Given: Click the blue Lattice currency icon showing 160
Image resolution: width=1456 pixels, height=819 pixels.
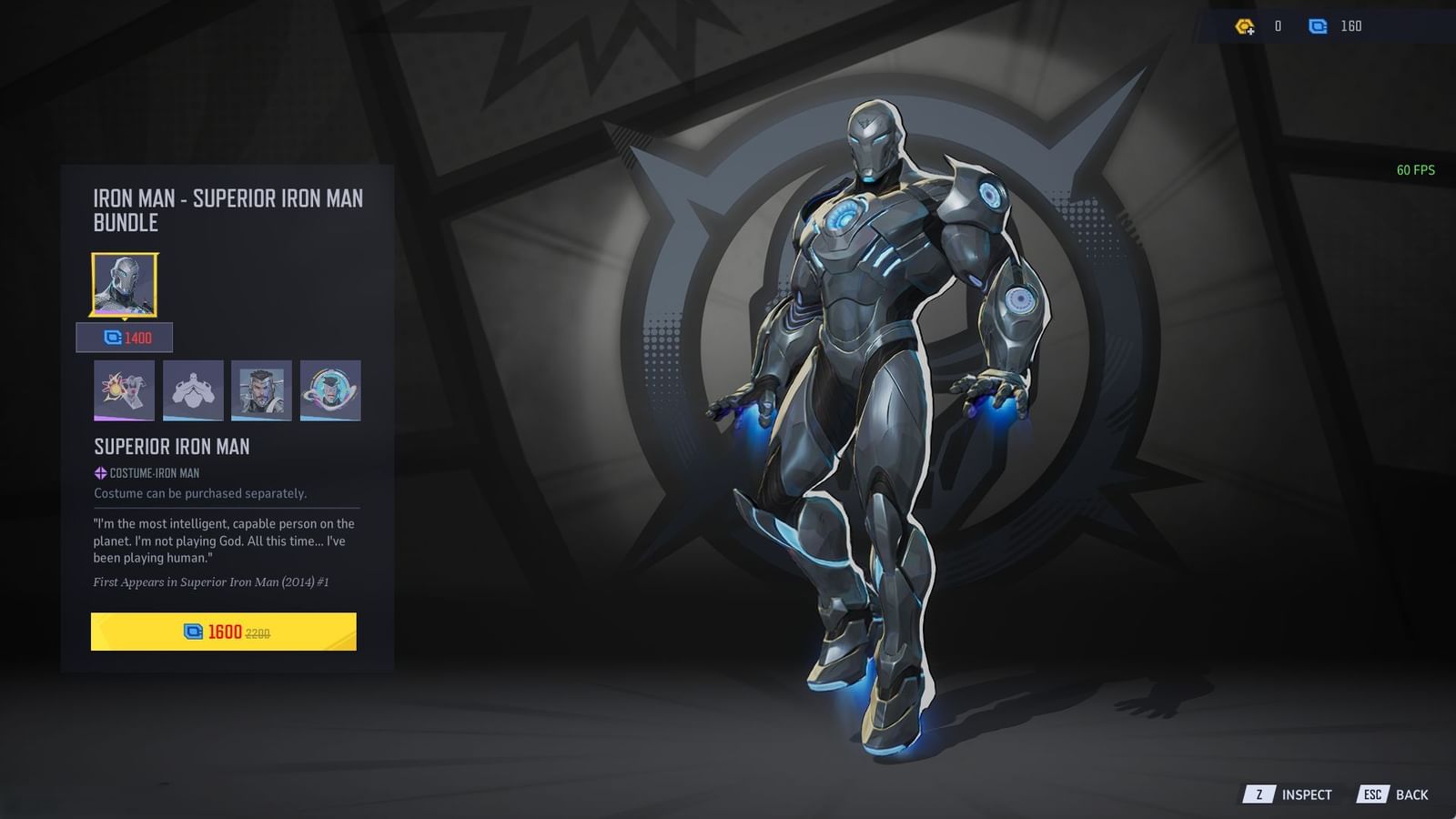Looking at the screenshot, I should [1320, 26].
